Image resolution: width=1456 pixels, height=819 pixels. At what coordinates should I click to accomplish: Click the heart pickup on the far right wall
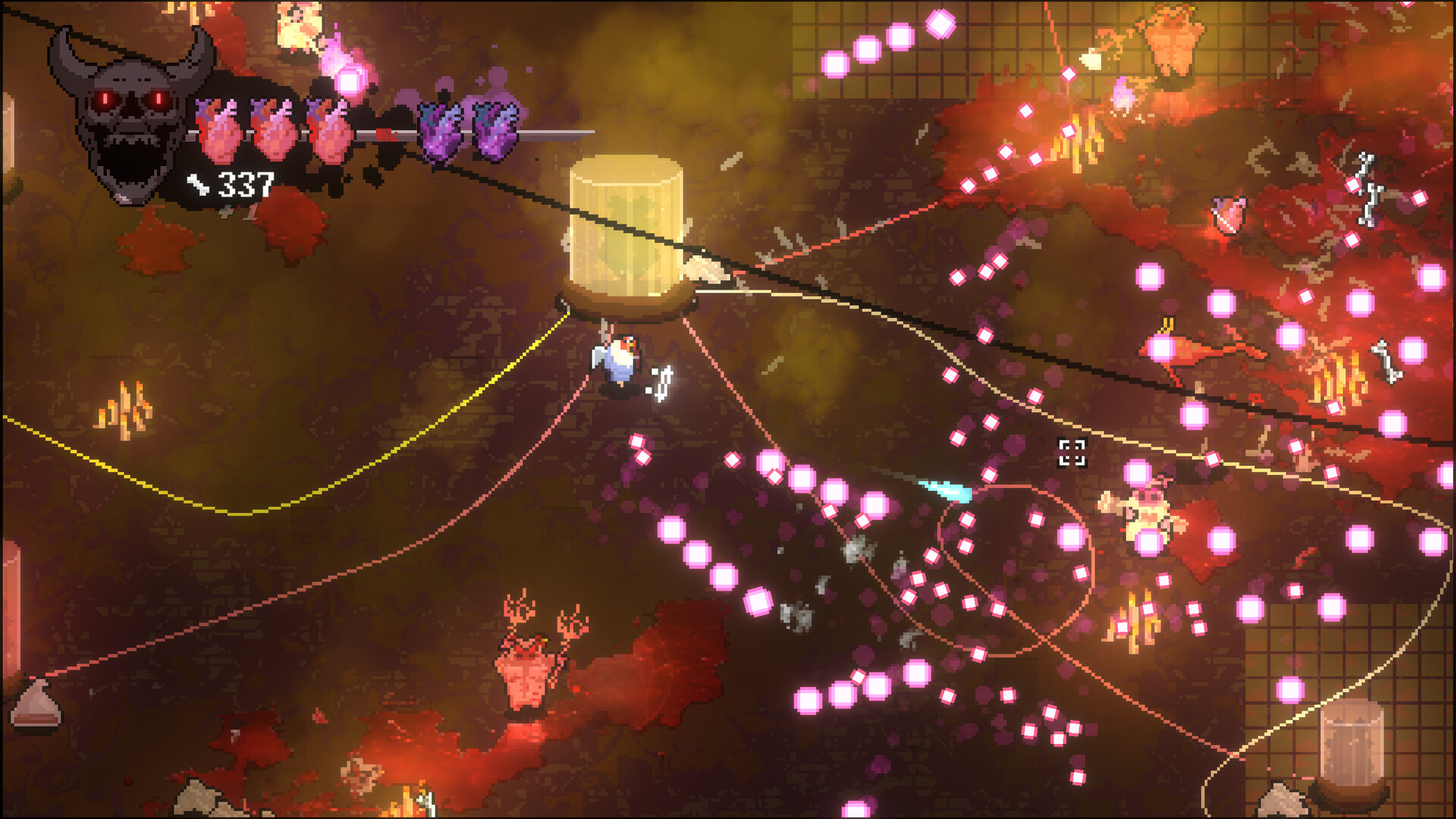[x=1229, y=215]
